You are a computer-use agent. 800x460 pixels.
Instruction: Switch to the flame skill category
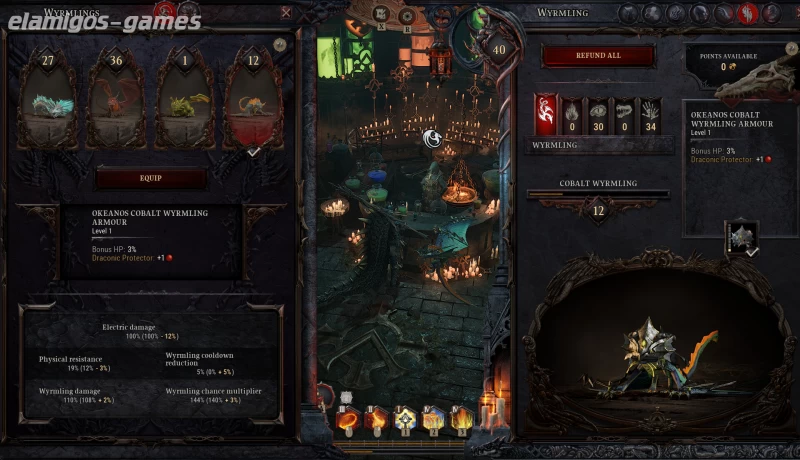[572, 112]
